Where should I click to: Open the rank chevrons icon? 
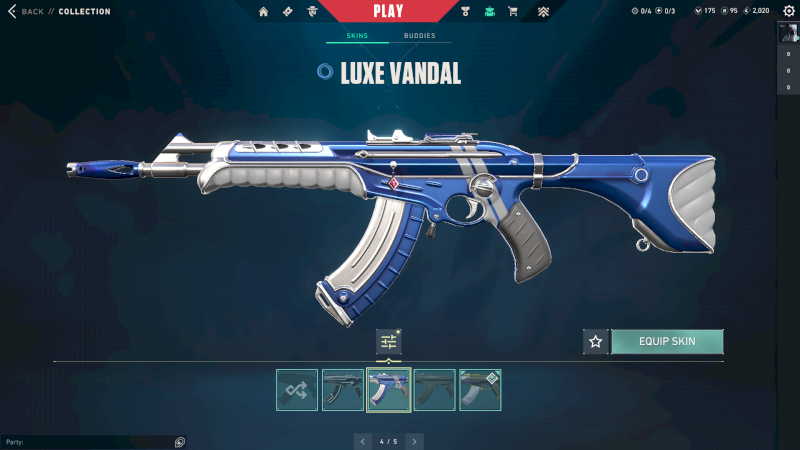coord(543,12)
